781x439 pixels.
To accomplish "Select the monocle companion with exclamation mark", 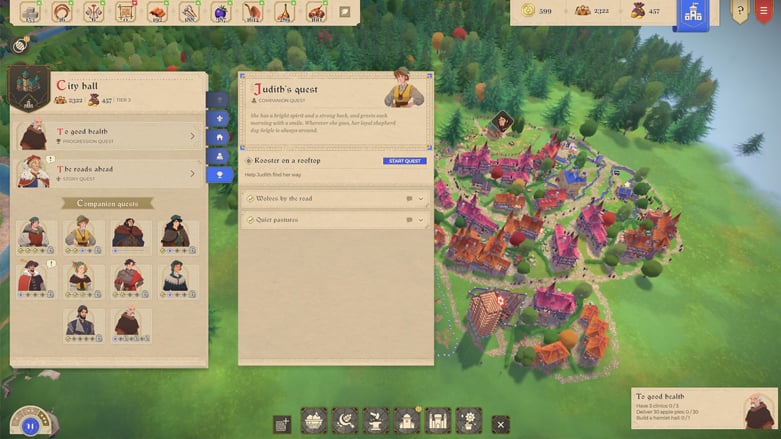I will coord(33,278).
